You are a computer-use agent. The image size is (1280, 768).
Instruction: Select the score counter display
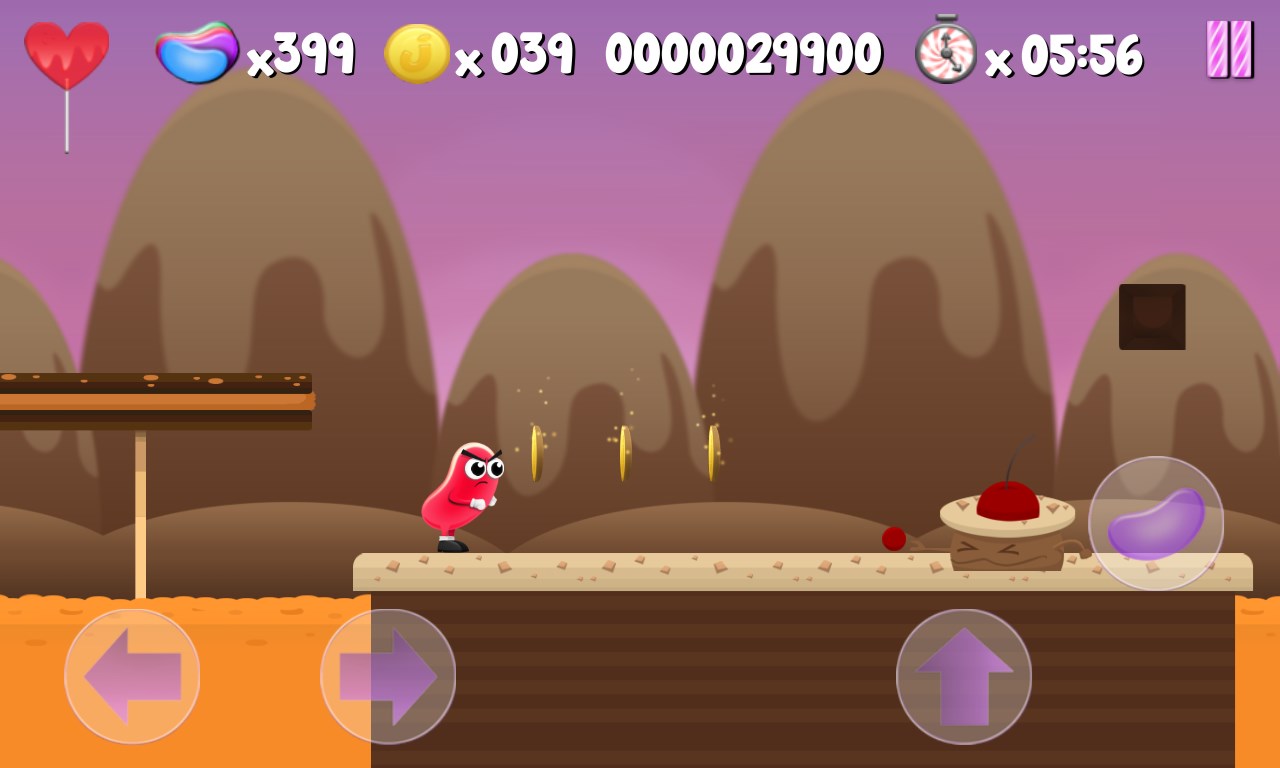pyautogui.click(x=745, y=50)
